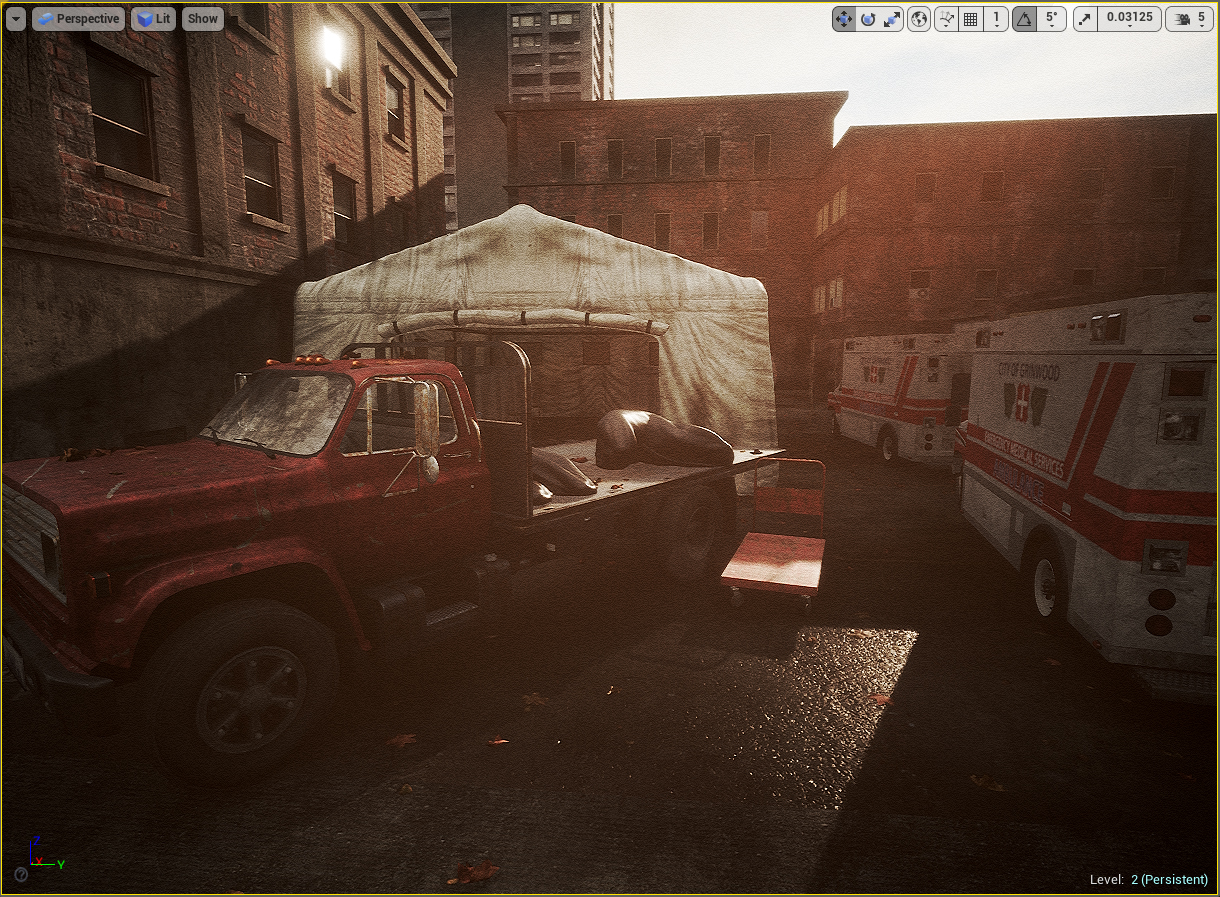This screenshot has height=897, width=1220.
Task: Toggle the world coordinate system globe
Action: pyautogui.click(x=919, y=18)
